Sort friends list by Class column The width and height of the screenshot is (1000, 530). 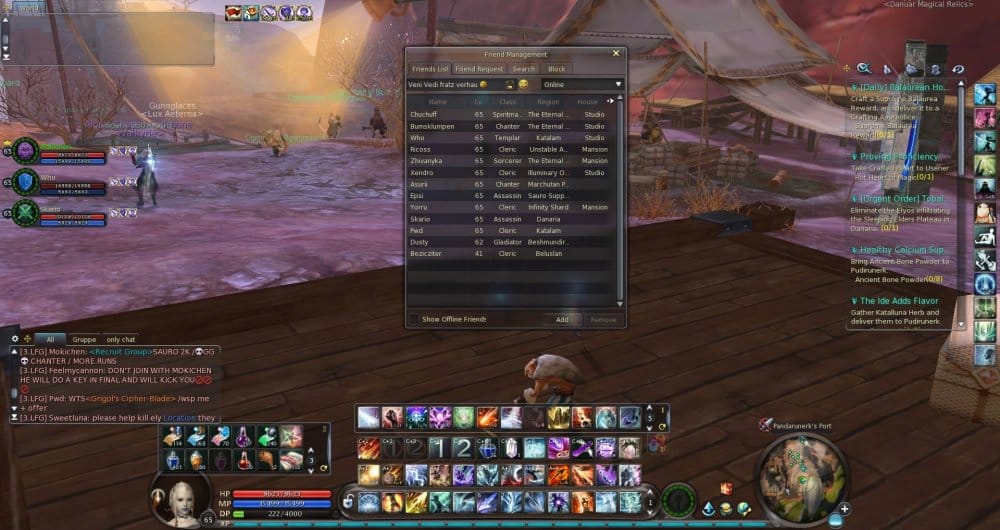pyautogui.click(x=507, y=102)
